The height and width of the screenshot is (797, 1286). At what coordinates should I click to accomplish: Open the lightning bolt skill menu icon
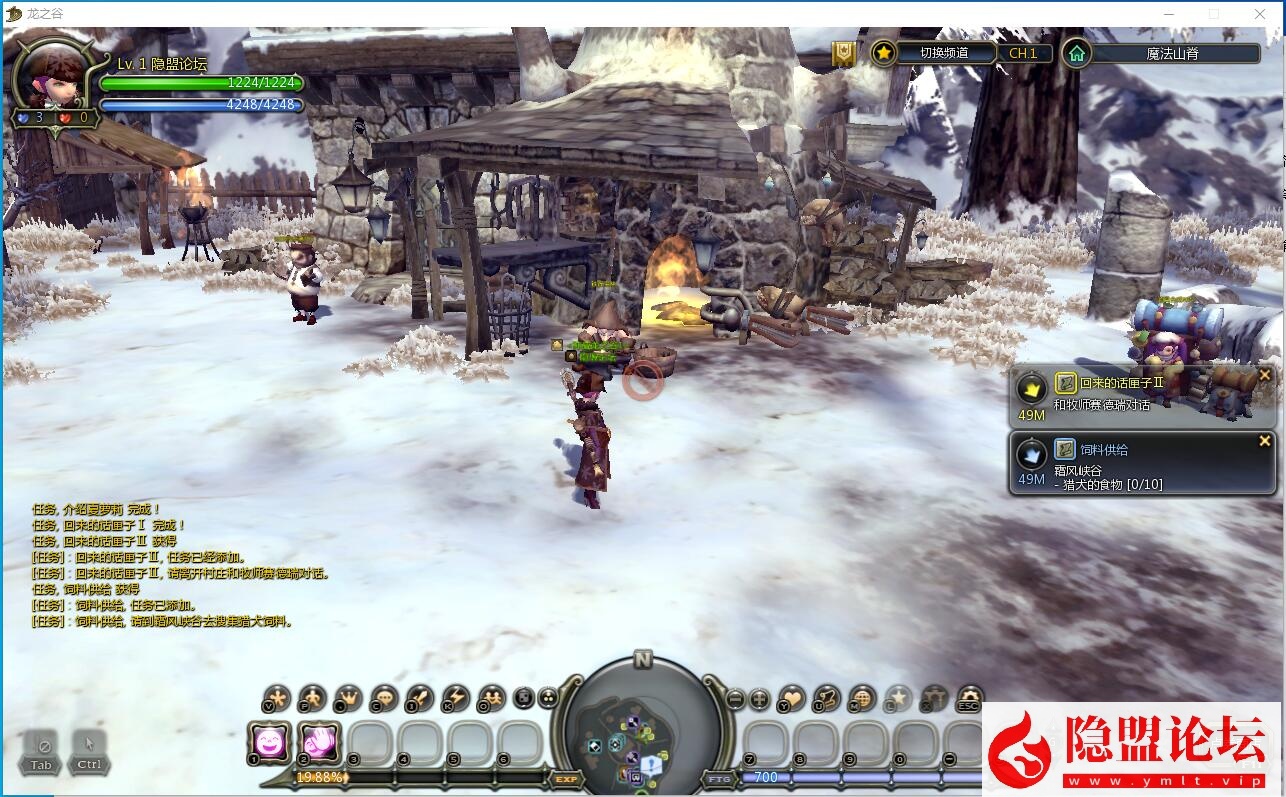(456, 699)
